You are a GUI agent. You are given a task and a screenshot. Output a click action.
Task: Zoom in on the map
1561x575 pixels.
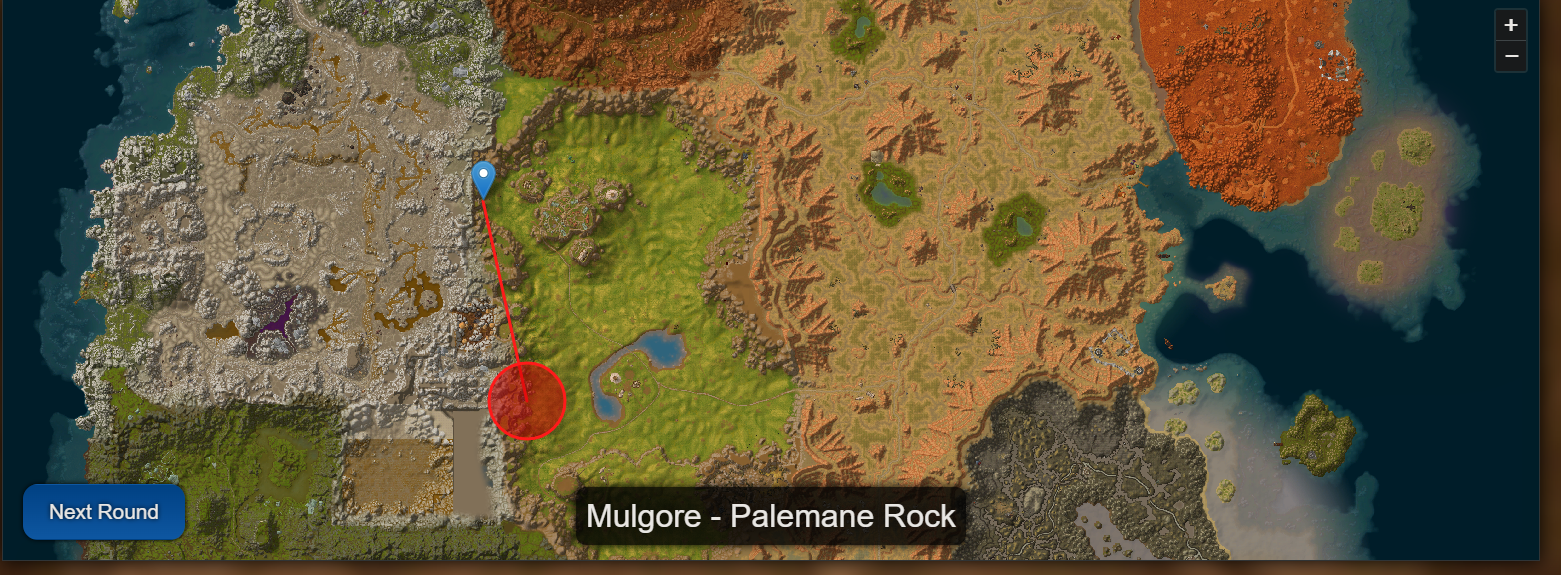click(x=1510, y=25)
